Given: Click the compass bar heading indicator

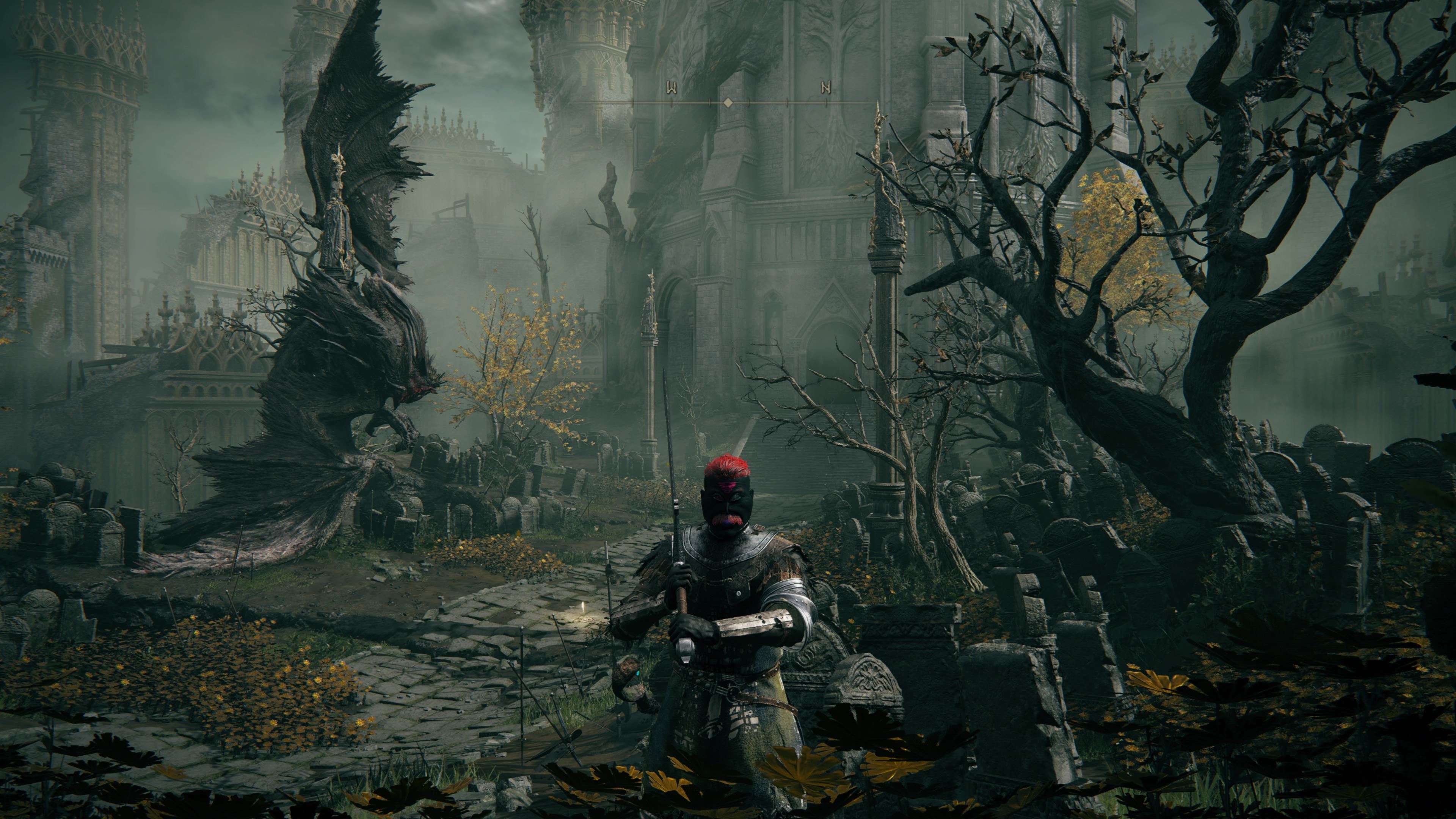Looking at the screenshot, I should pyautogui.click(x=728, y=102).
